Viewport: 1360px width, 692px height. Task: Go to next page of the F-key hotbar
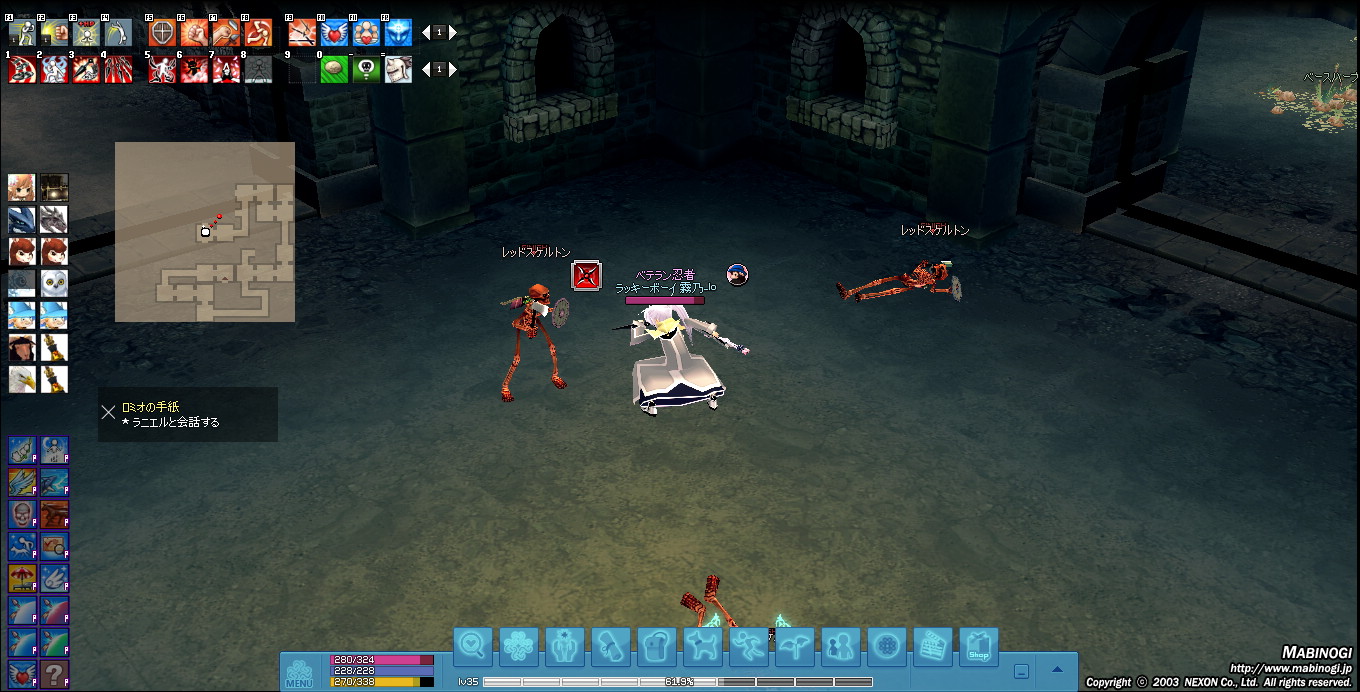pos(452,32)
